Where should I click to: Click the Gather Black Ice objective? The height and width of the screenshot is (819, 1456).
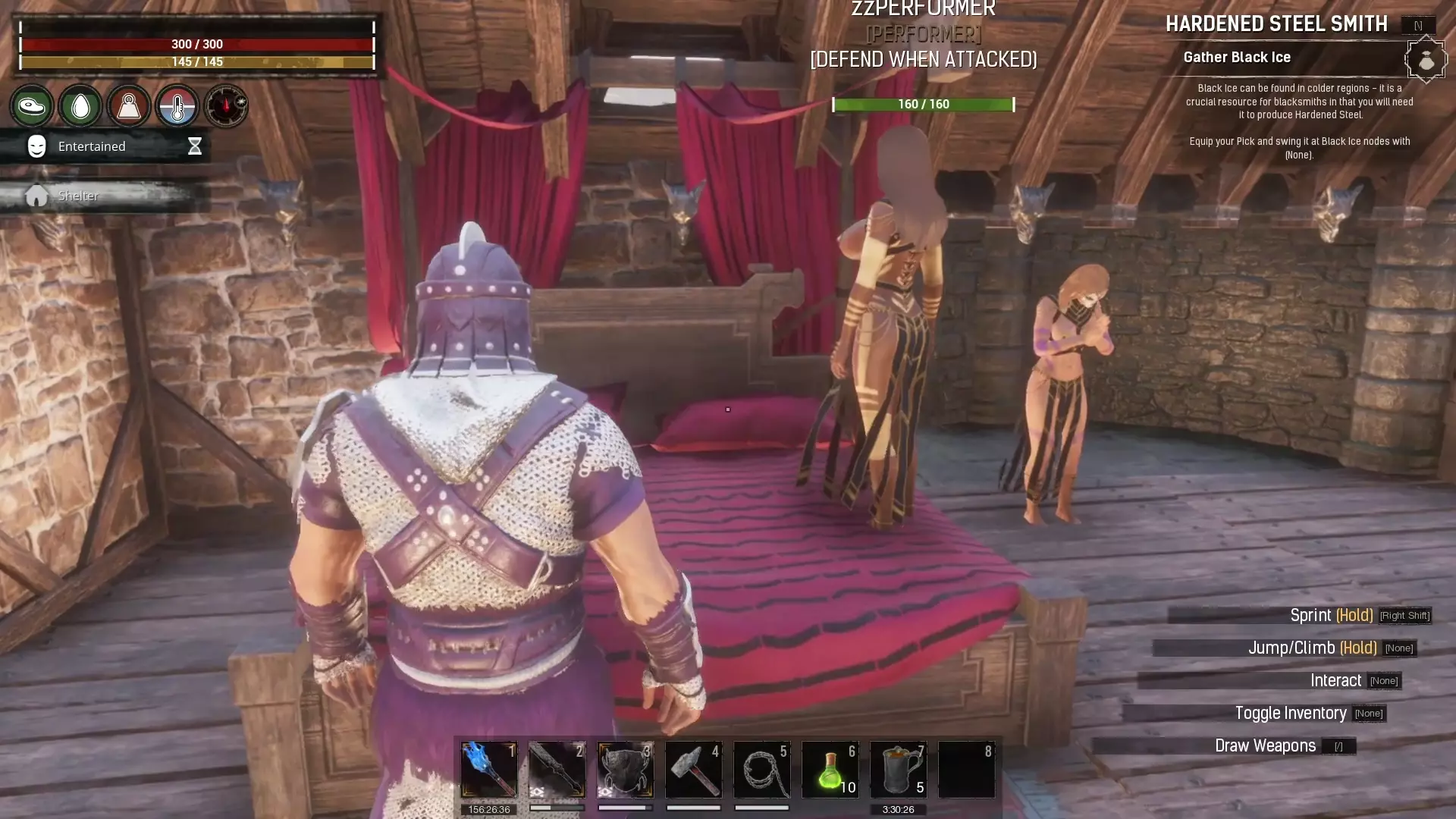(1237, 58)
